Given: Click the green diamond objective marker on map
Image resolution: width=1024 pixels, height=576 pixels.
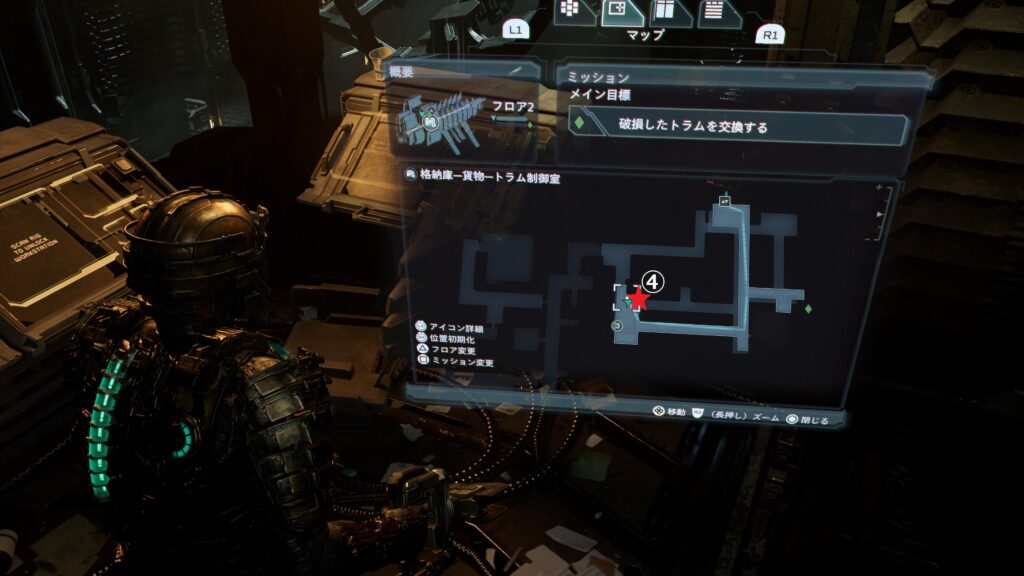Looking at the screenshot, I should pos(807,308).
